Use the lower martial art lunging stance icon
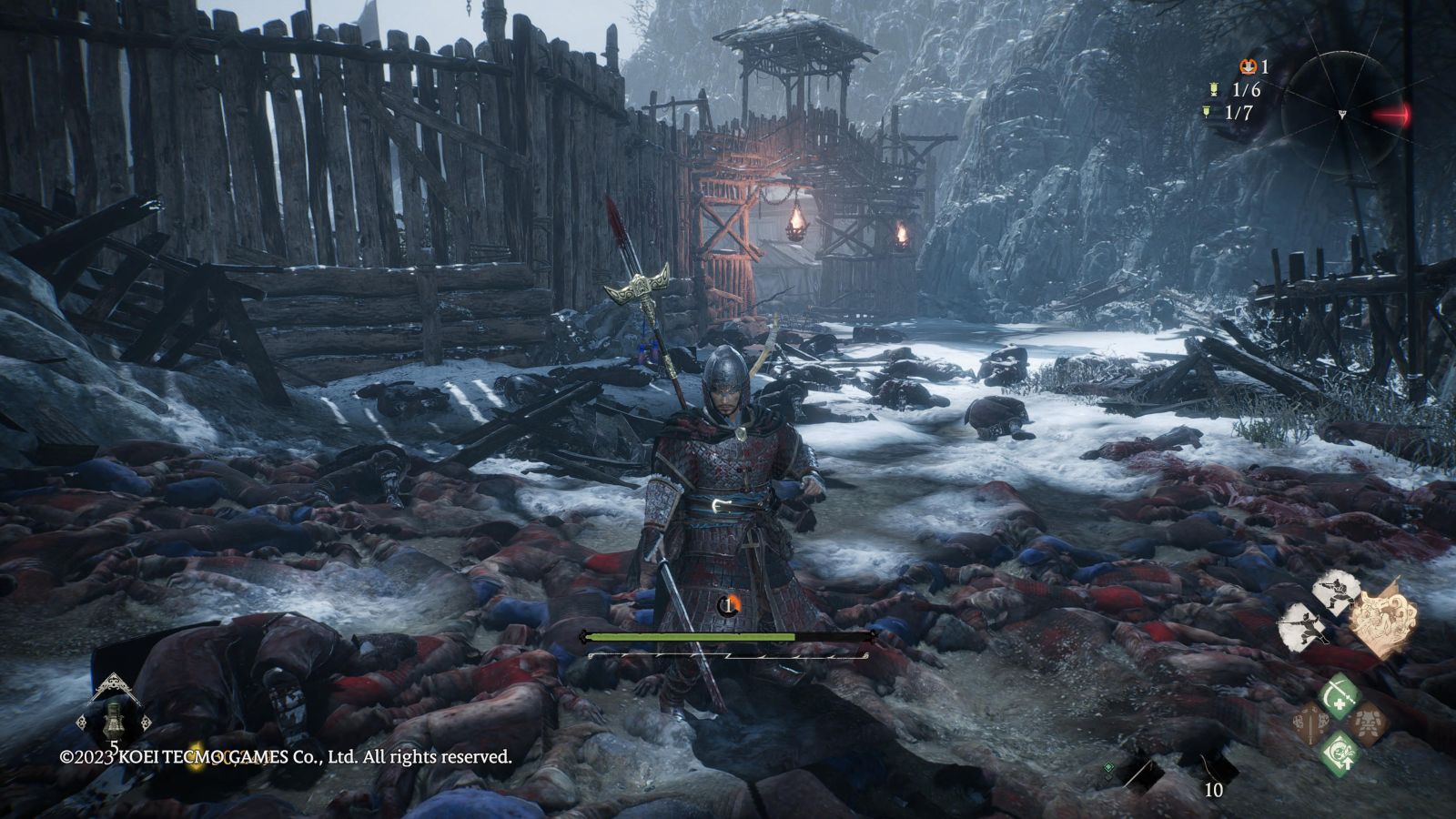Screen dimensions: 1456x819 [1299, 626]
